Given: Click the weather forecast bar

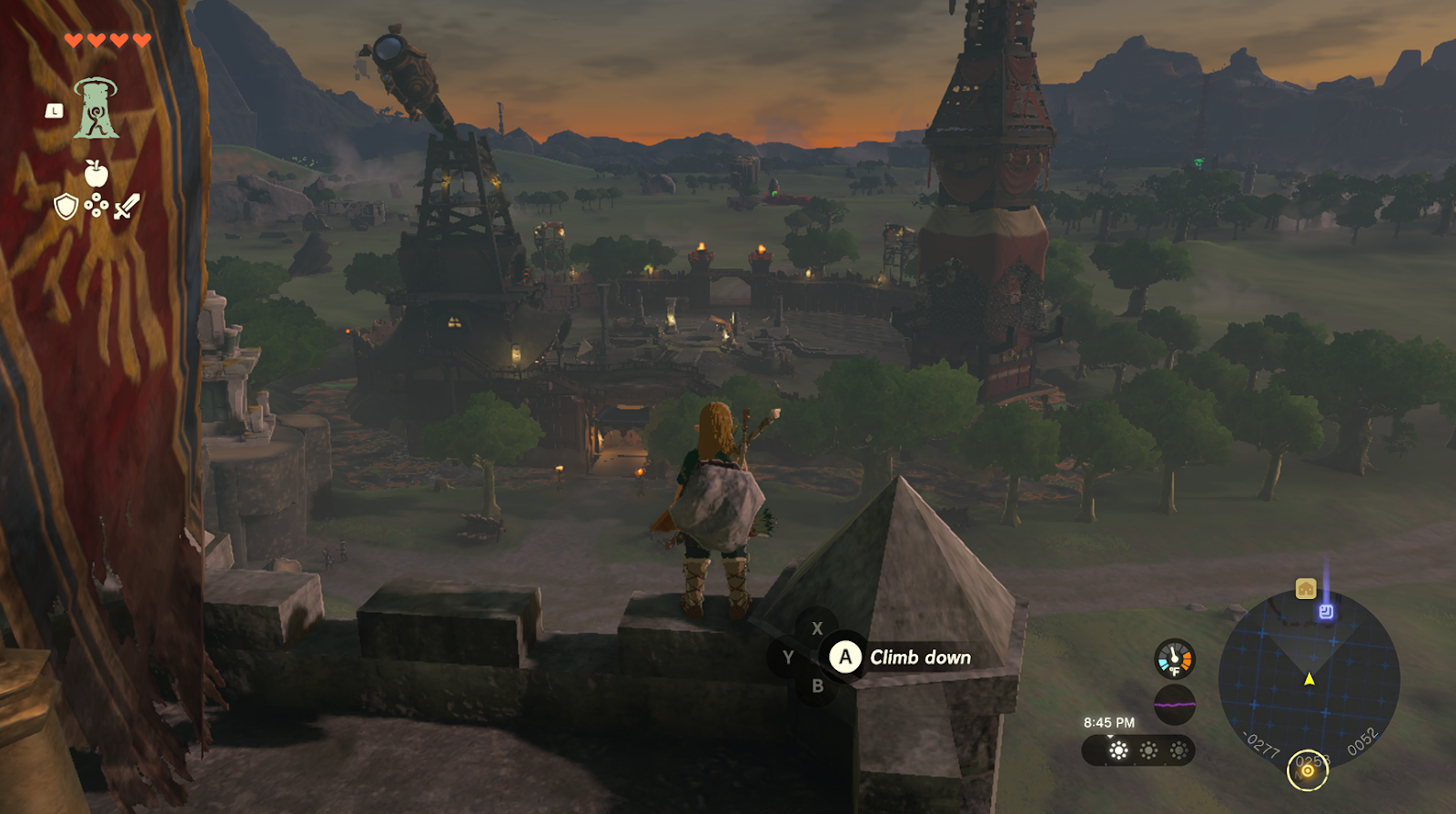Looking at the screenshot, I should [1138, 750].
